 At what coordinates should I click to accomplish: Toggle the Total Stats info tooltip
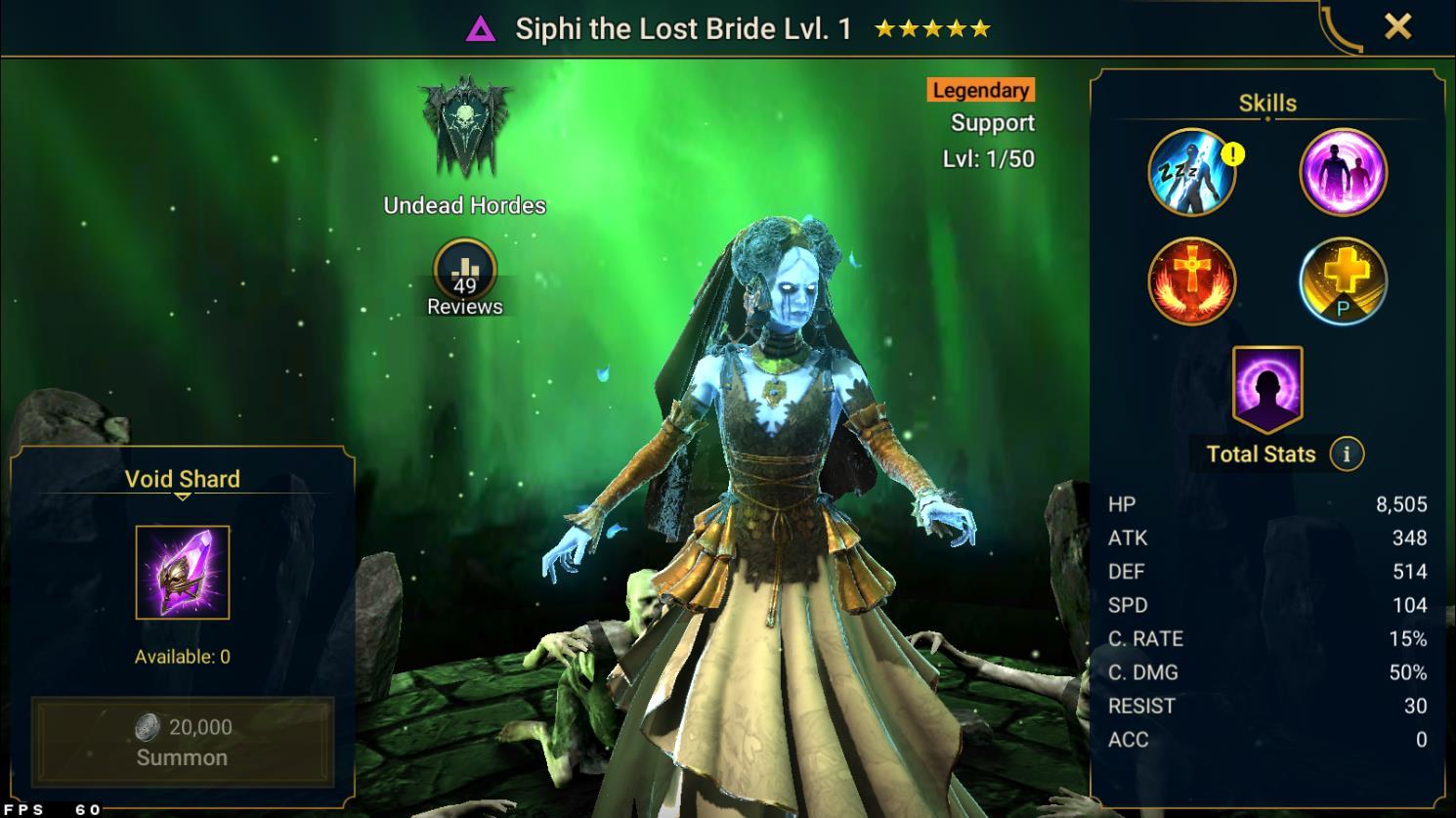1347,453
